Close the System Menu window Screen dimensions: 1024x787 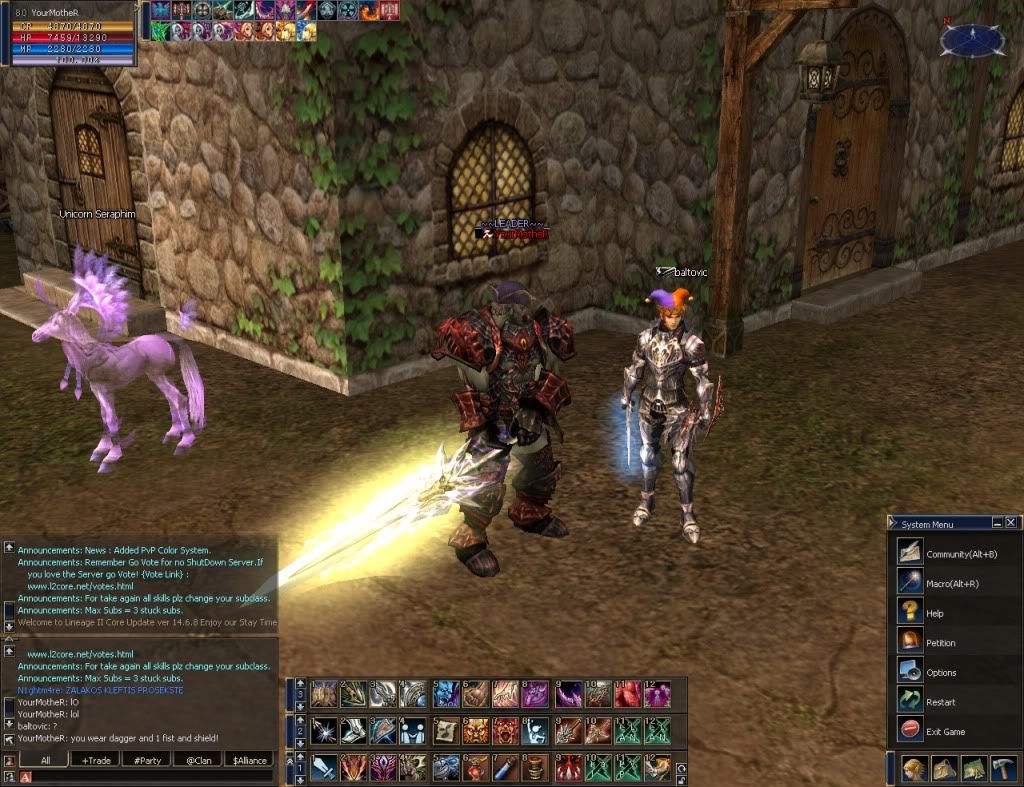pyautogui.click(x=1011, y=523)
